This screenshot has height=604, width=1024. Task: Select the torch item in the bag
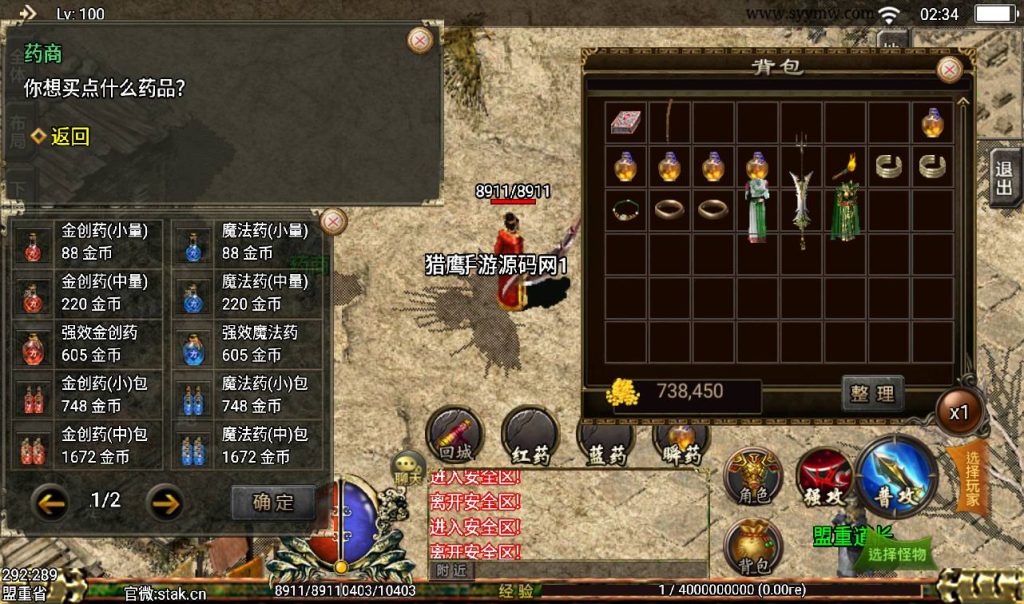click(845, 167)
